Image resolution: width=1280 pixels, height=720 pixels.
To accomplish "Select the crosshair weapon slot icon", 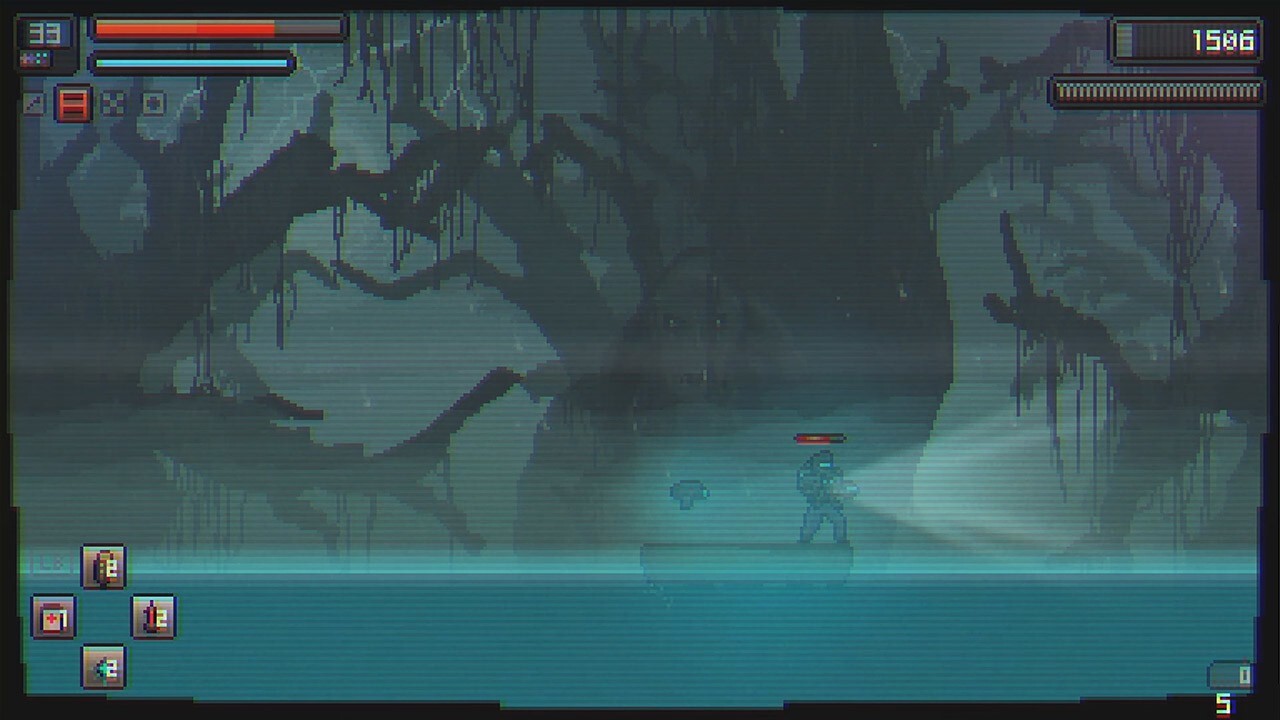I will click(x=113, y=103).
